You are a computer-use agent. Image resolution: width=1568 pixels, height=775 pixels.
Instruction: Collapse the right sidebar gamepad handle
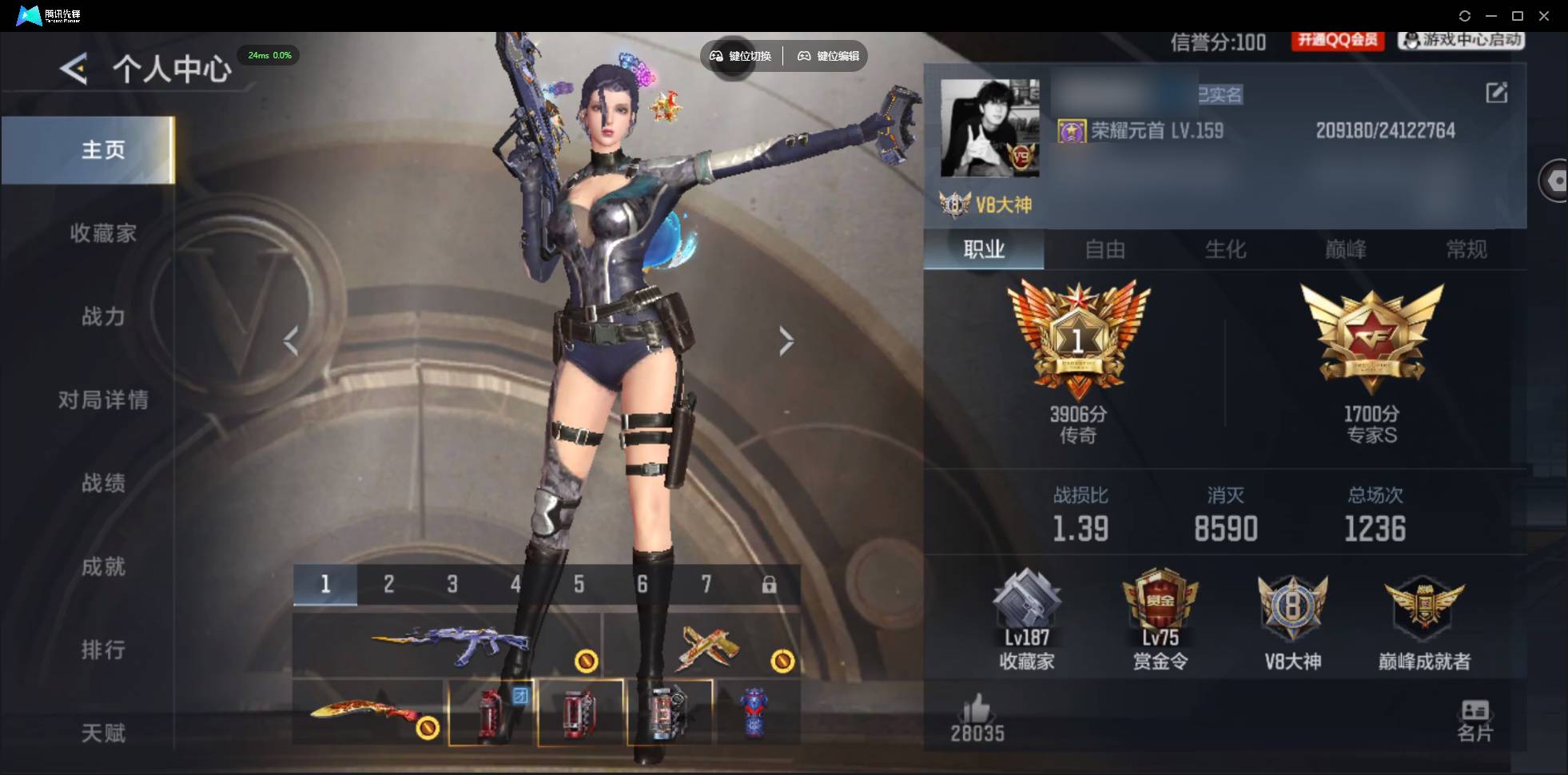coord(1555,180)
